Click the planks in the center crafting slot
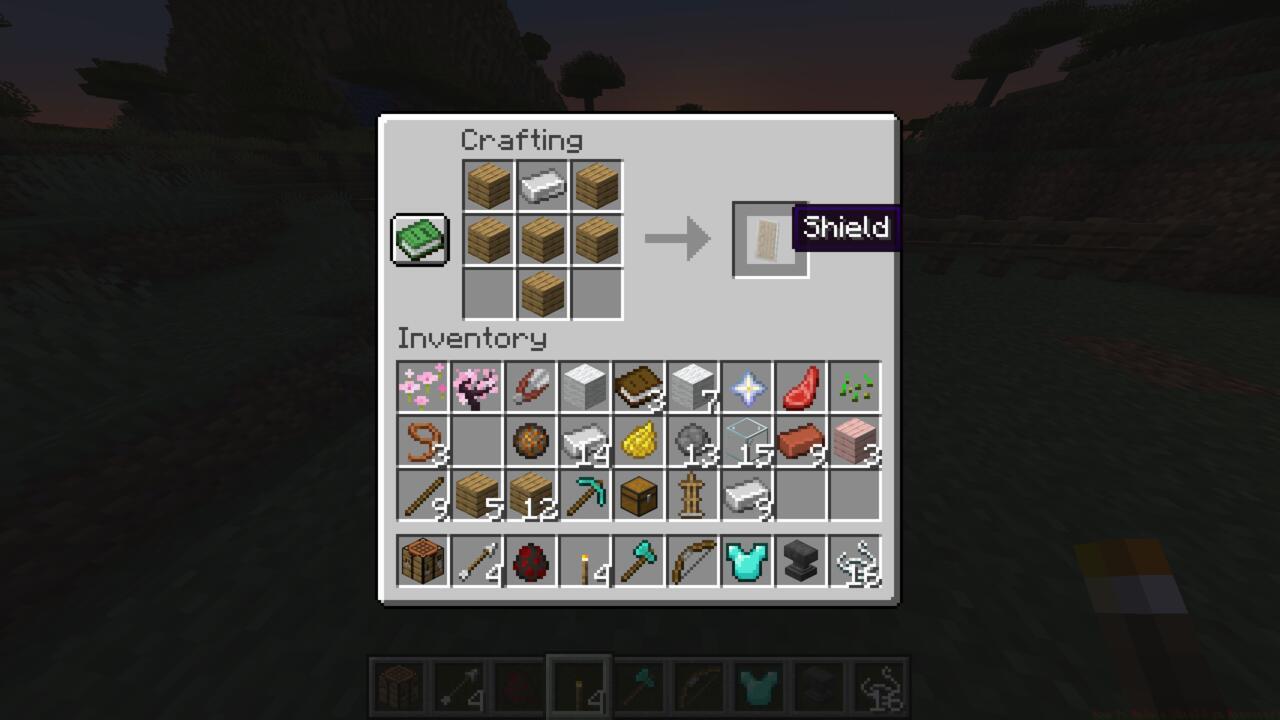Image resolution: width=1280 pixels, height=720 pixels. pos(542,239)
